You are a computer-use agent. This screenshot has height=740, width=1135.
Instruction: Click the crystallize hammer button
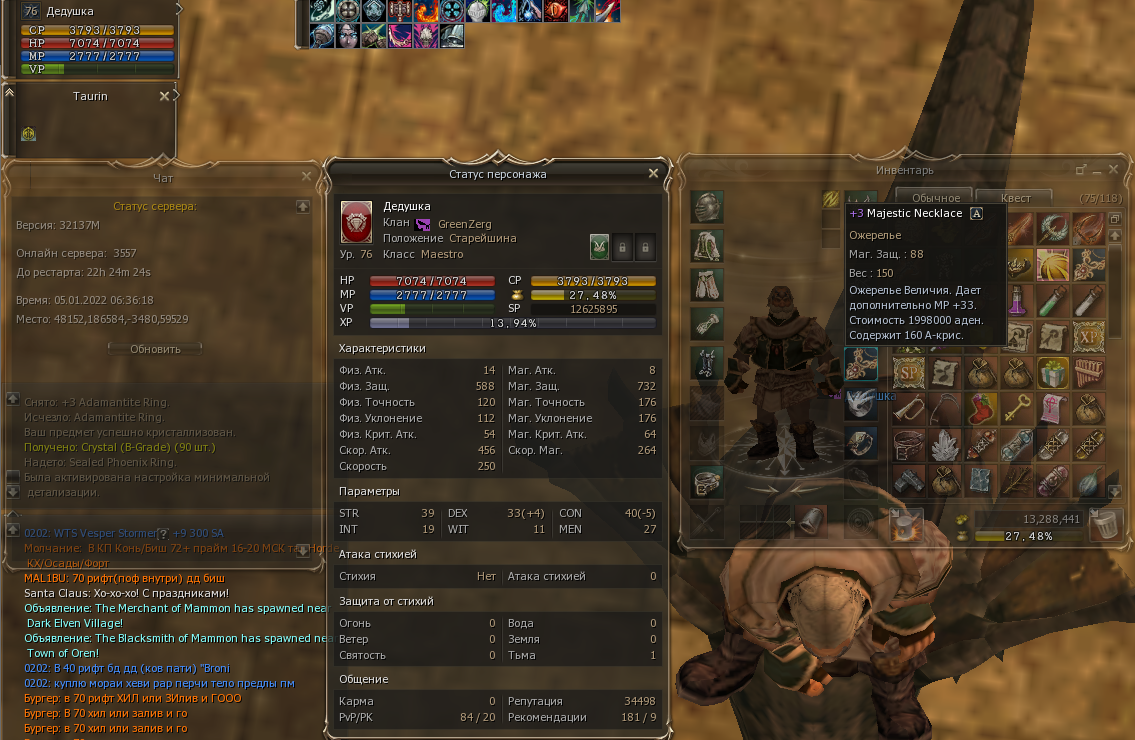[x=906, y=523]
